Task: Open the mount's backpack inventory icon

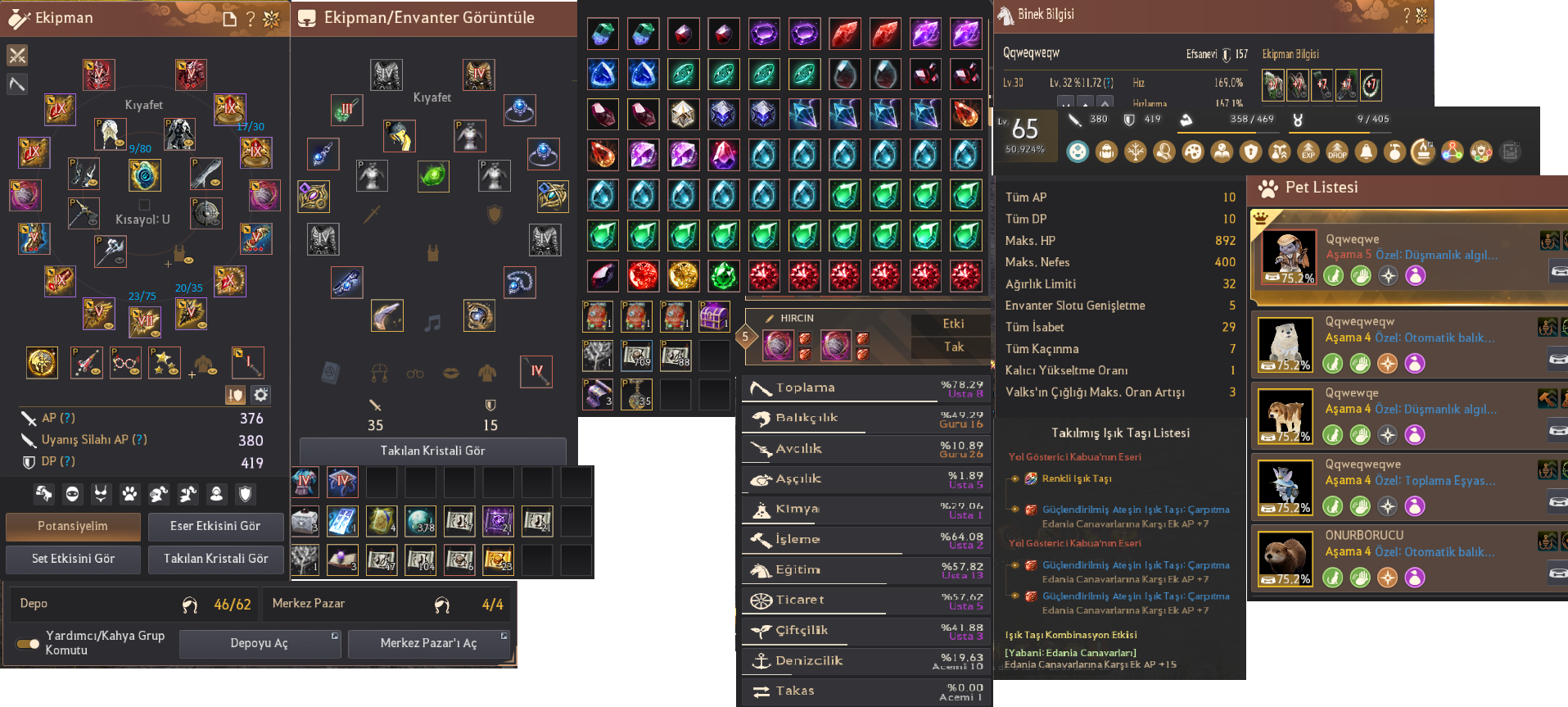Action: pos(1107,152)
